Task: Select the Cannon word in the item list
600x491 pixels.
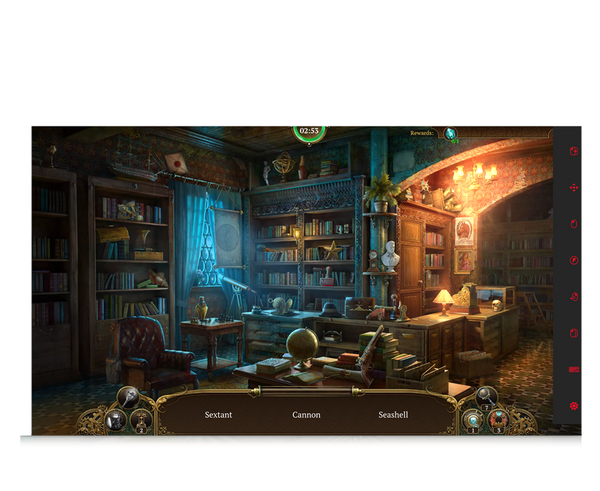Action: (306, 414)
